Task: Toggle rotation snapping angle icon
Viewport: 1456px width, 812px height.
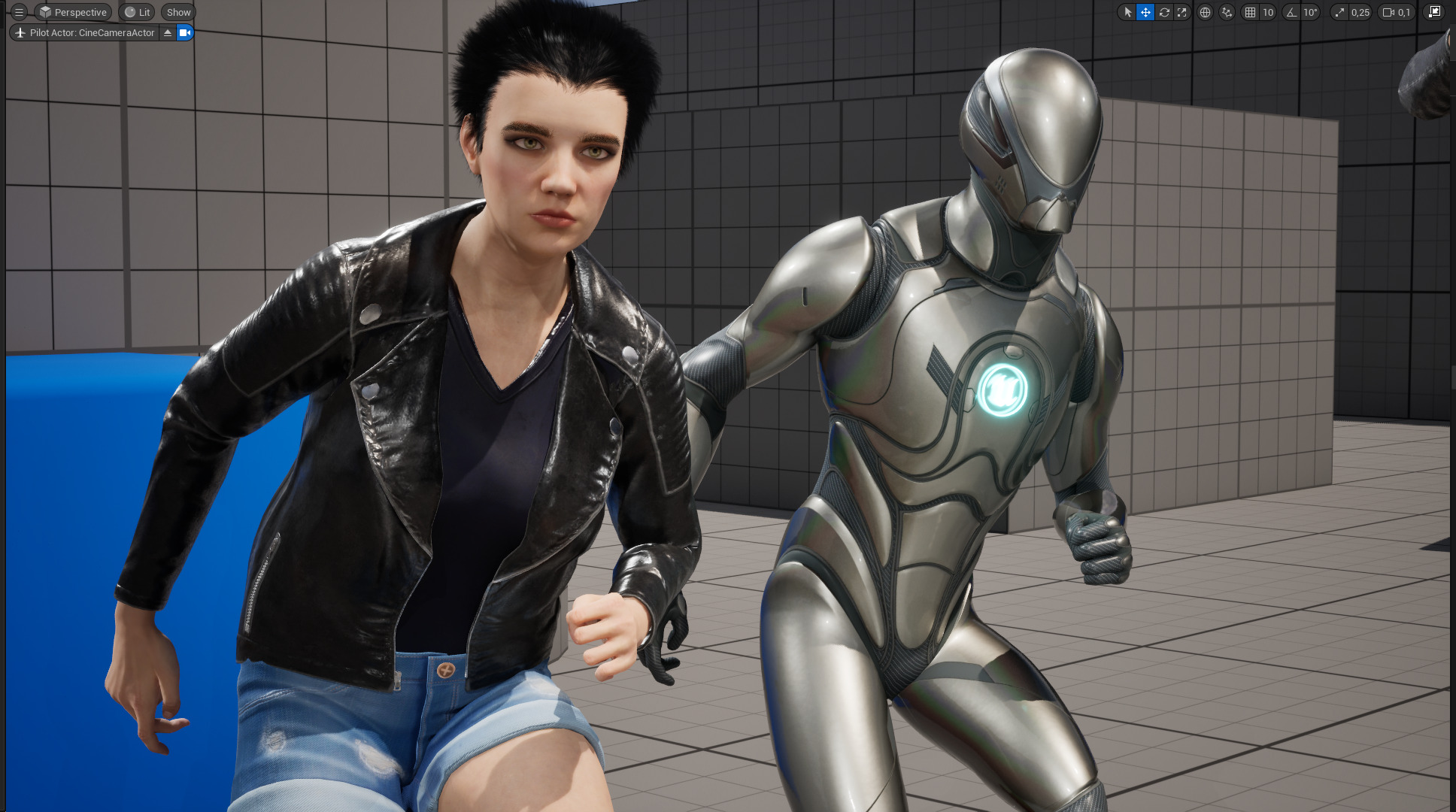Action: tap(1291, 12)
